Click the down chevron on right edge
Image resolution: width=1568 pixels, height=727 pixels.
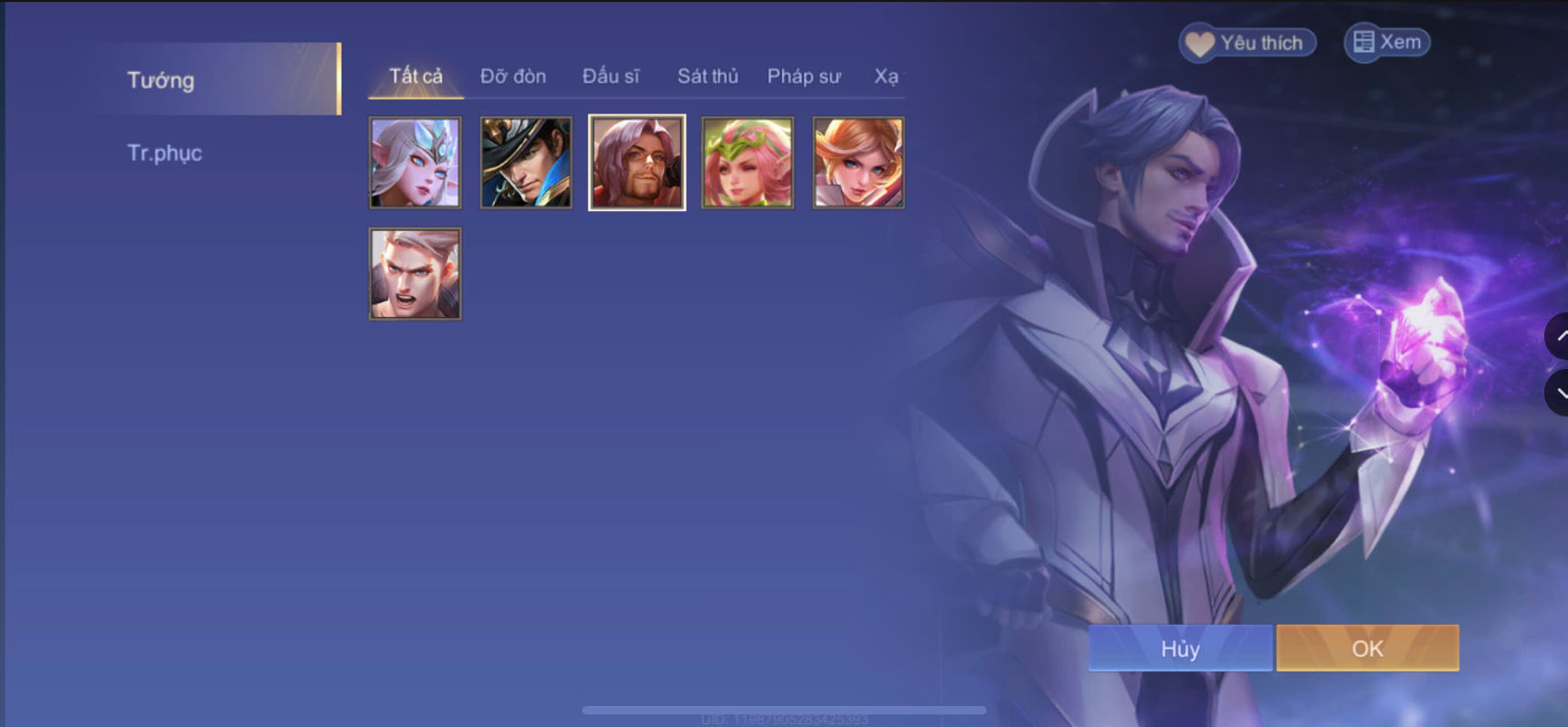tap(1563, 392)
